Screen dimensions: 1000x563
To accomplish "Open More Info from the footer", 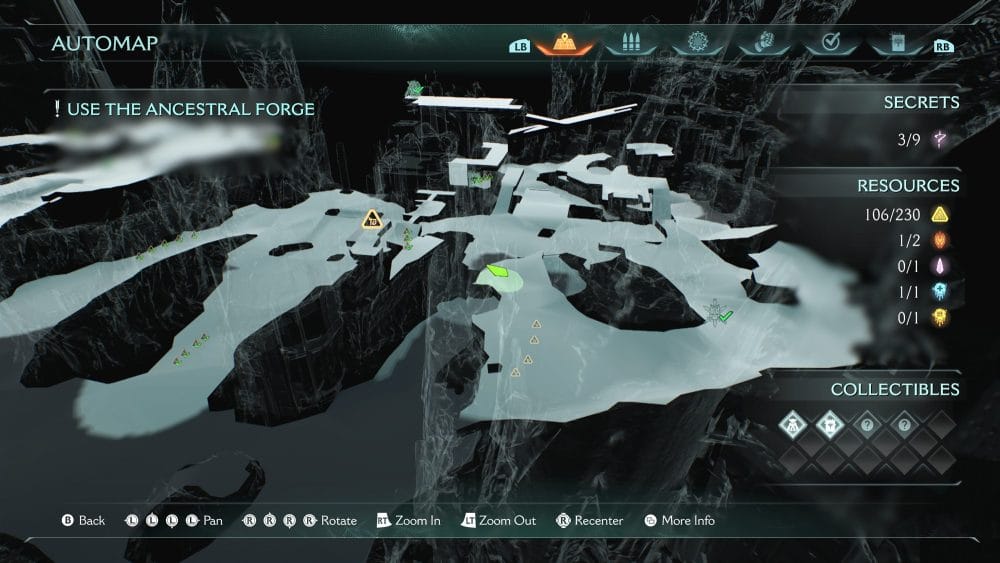I will [x=680, y=521].
